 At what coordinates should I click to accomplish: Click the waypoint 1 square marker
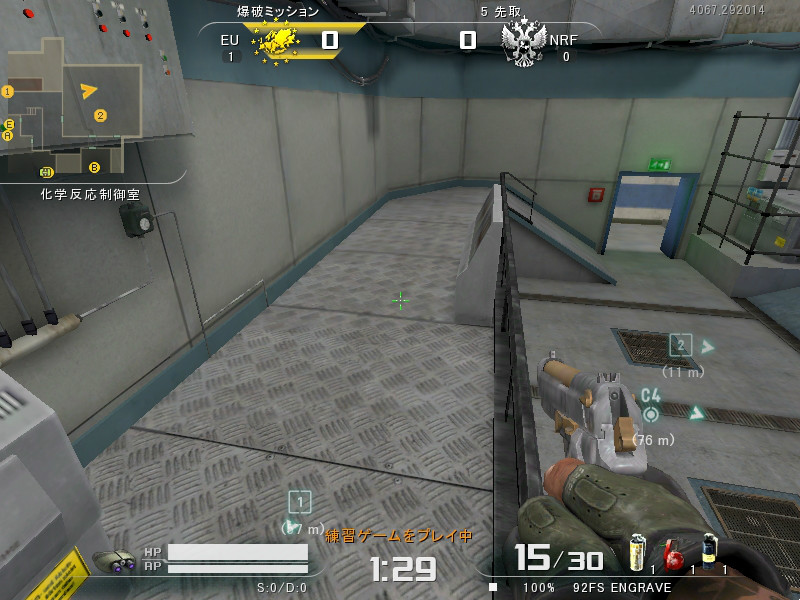click(300, 503)
